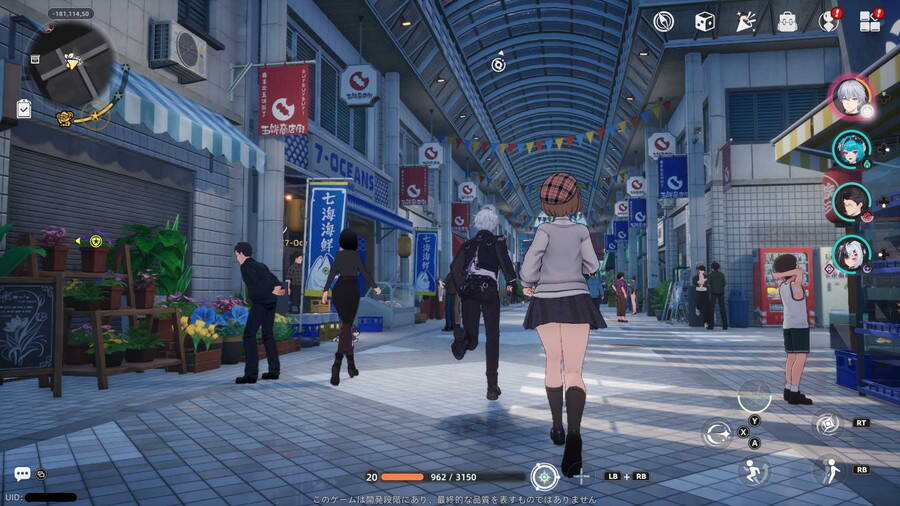The width and height of the screenshot is (900, 506).
Task: Open the dice icon menu
Action: pyautogui.click(x=704, y=21)
